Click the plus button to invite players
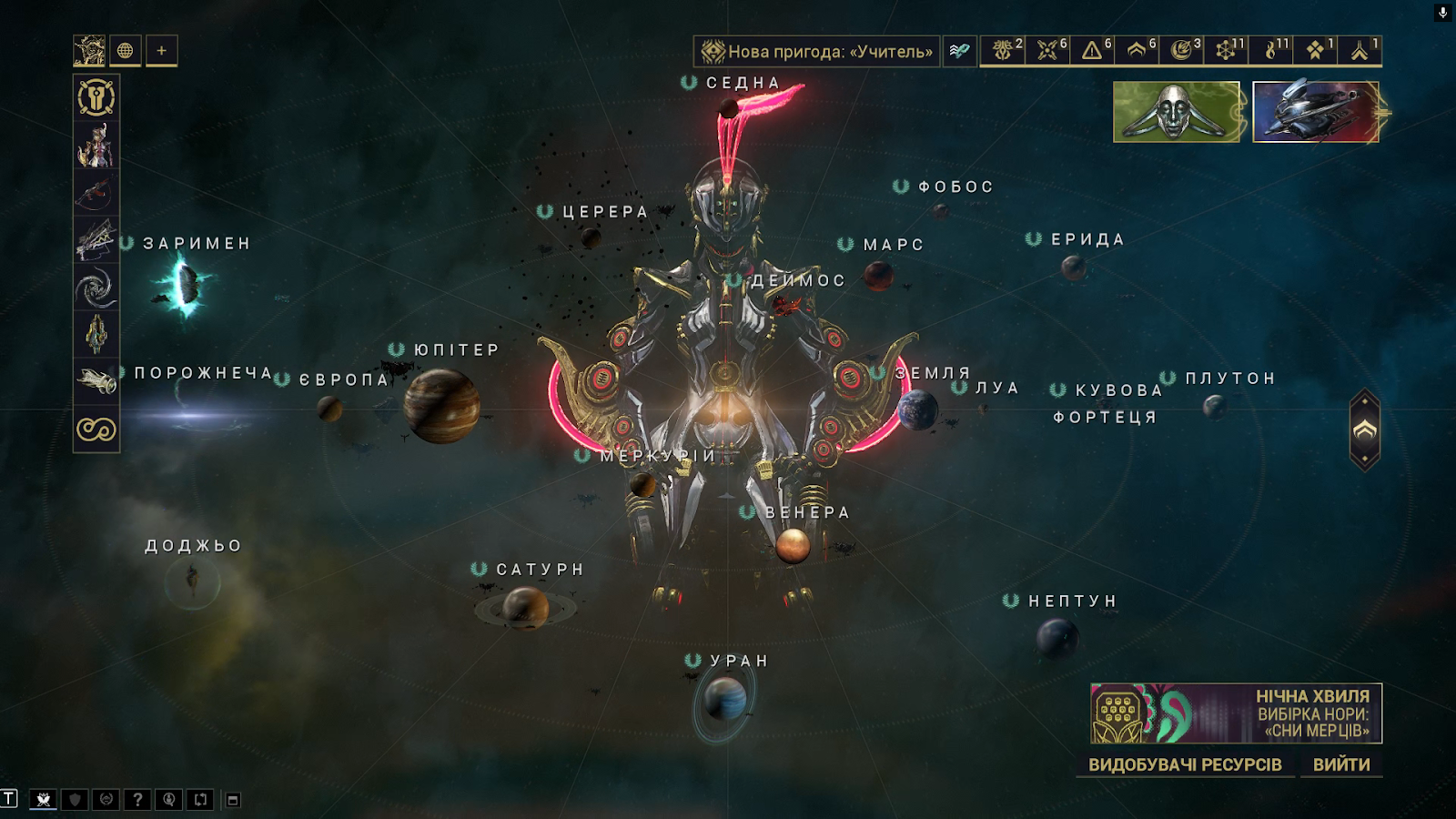This screenshot has height=819, width=1456. click(161, 51)
